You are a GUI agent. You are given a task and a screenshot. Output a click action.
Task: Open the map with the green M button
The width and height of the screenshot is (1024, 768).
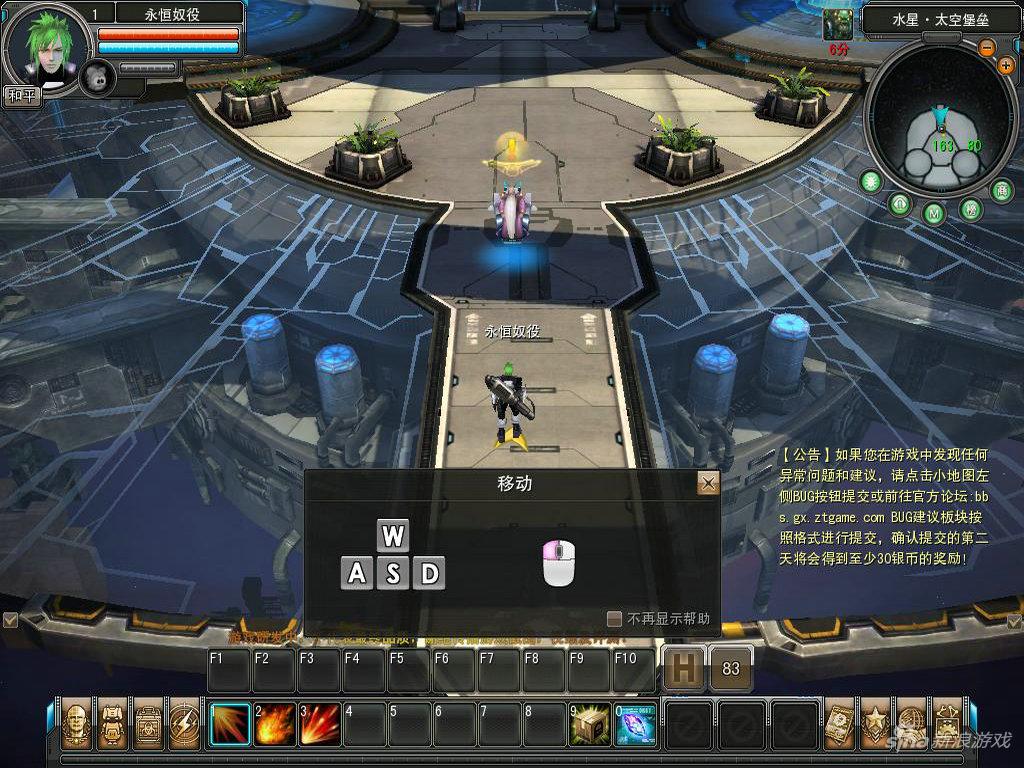[934, 213]
